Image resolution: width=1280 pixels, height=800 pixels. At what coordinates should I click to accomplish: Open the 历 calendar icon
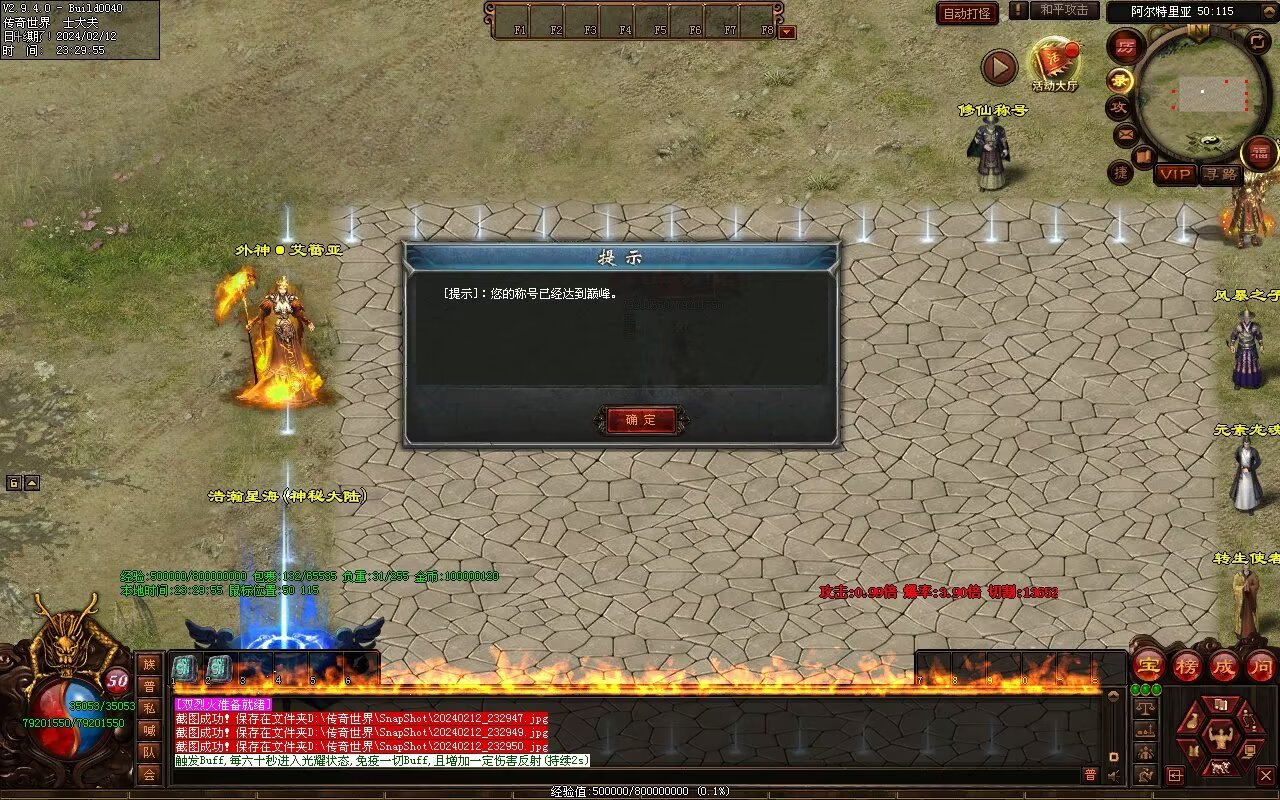[1127, 47]
